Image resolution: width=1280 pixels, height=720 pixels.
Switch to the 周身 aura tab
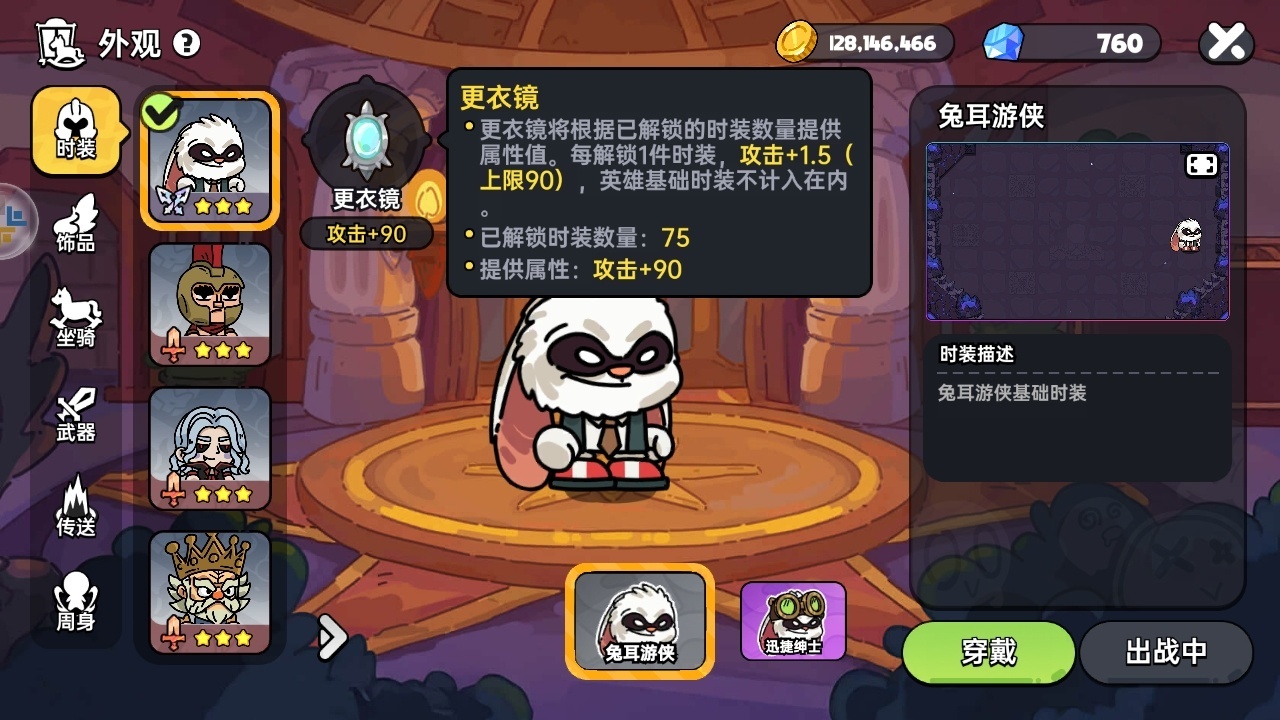[x=76, y=601]
